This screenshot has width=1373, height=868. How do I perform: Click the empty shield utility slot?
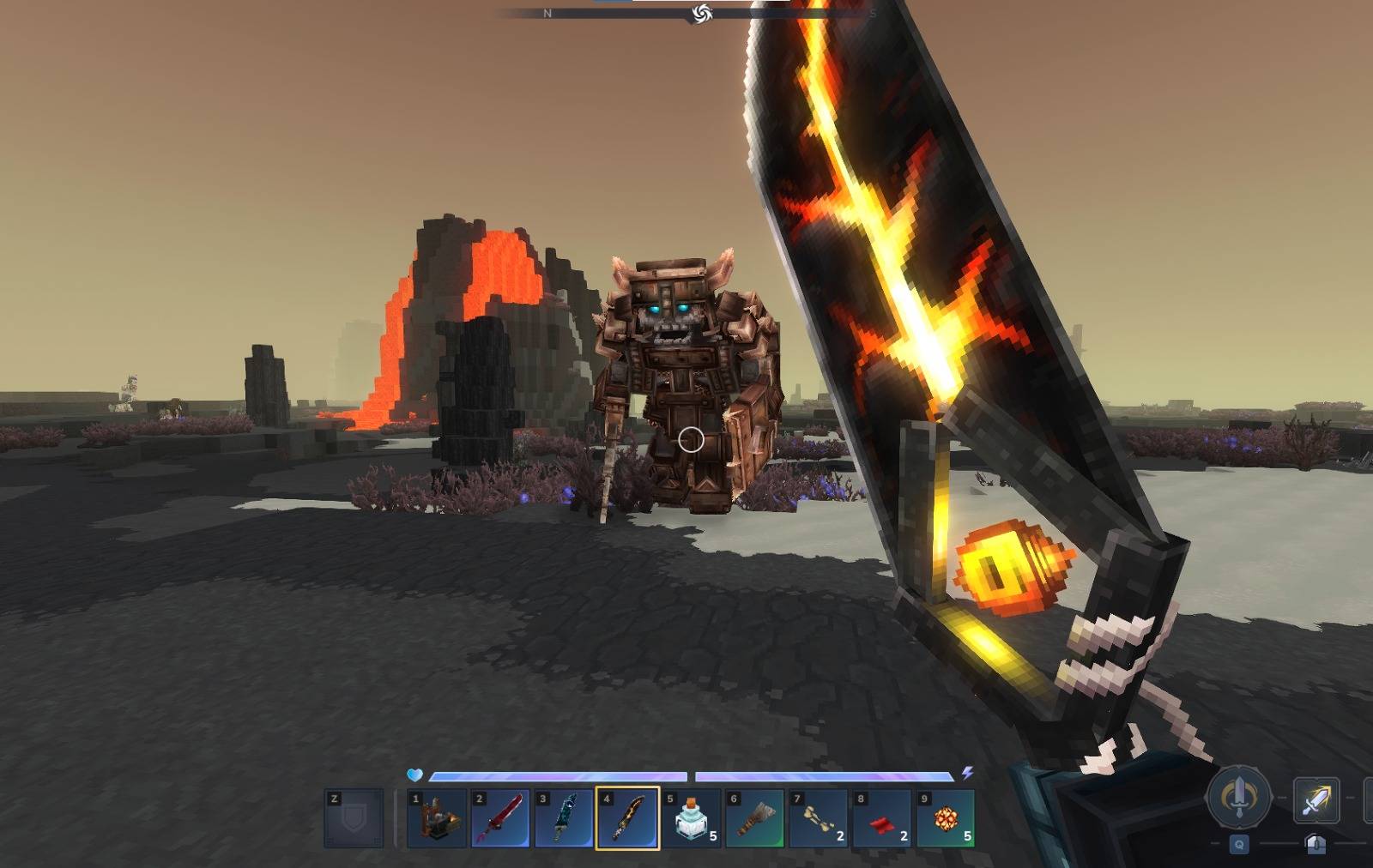354,818
